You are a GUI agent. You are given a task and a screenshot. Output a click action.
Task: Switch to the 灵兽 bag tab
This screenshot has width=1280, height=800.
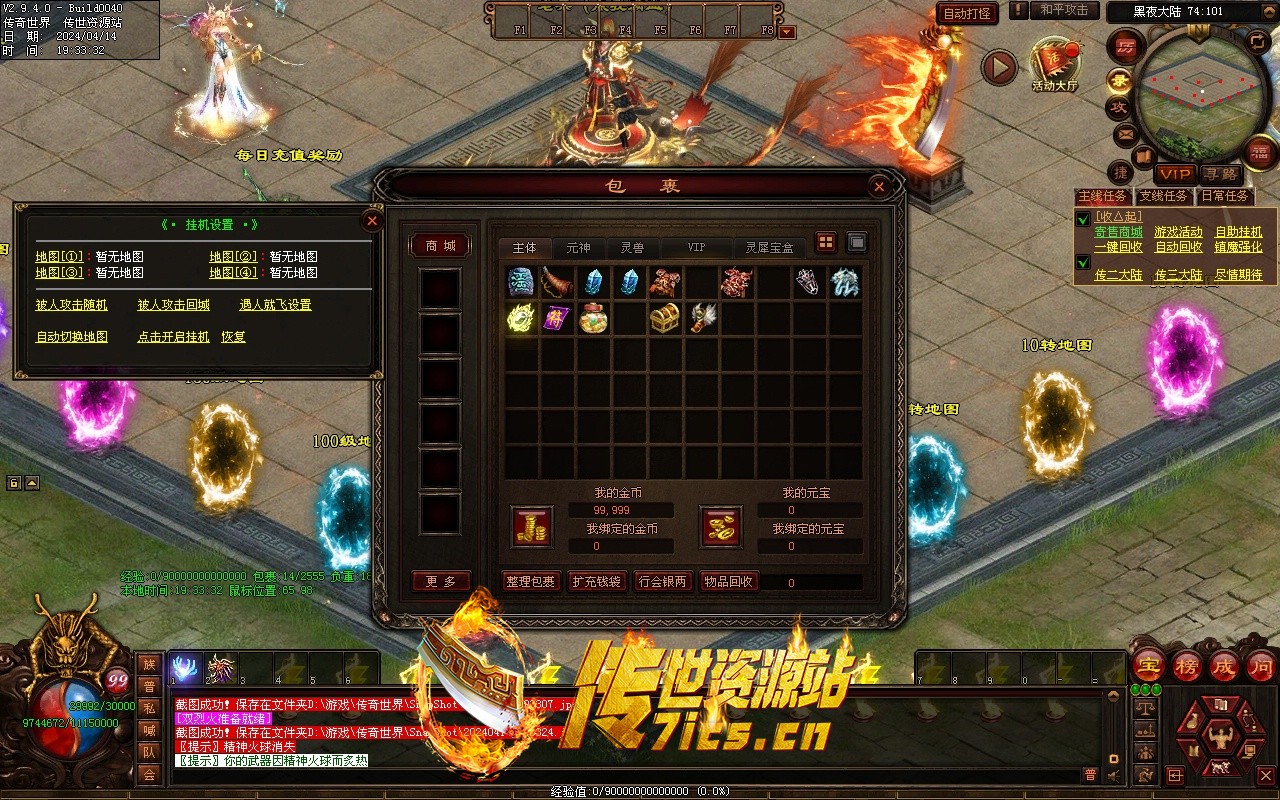point(632,247)
